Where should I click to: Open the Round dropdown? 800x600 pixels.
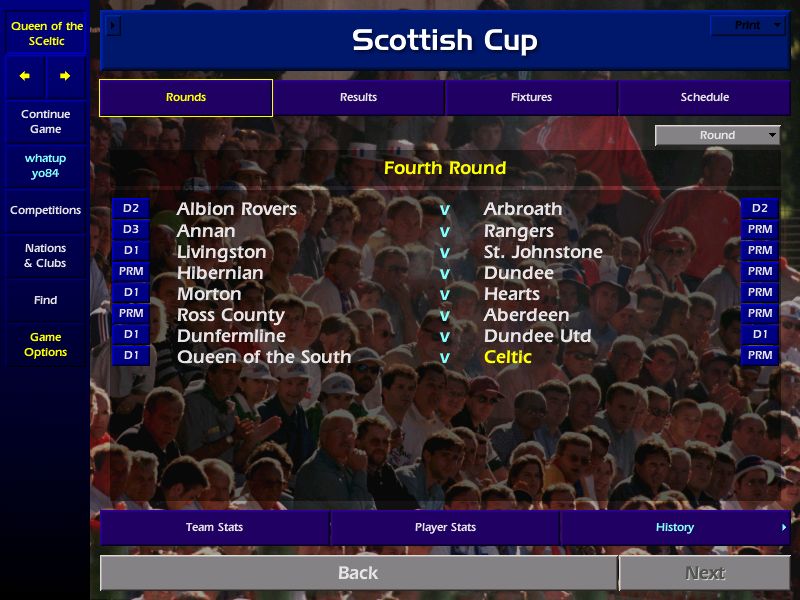click(x=717, y=135)
